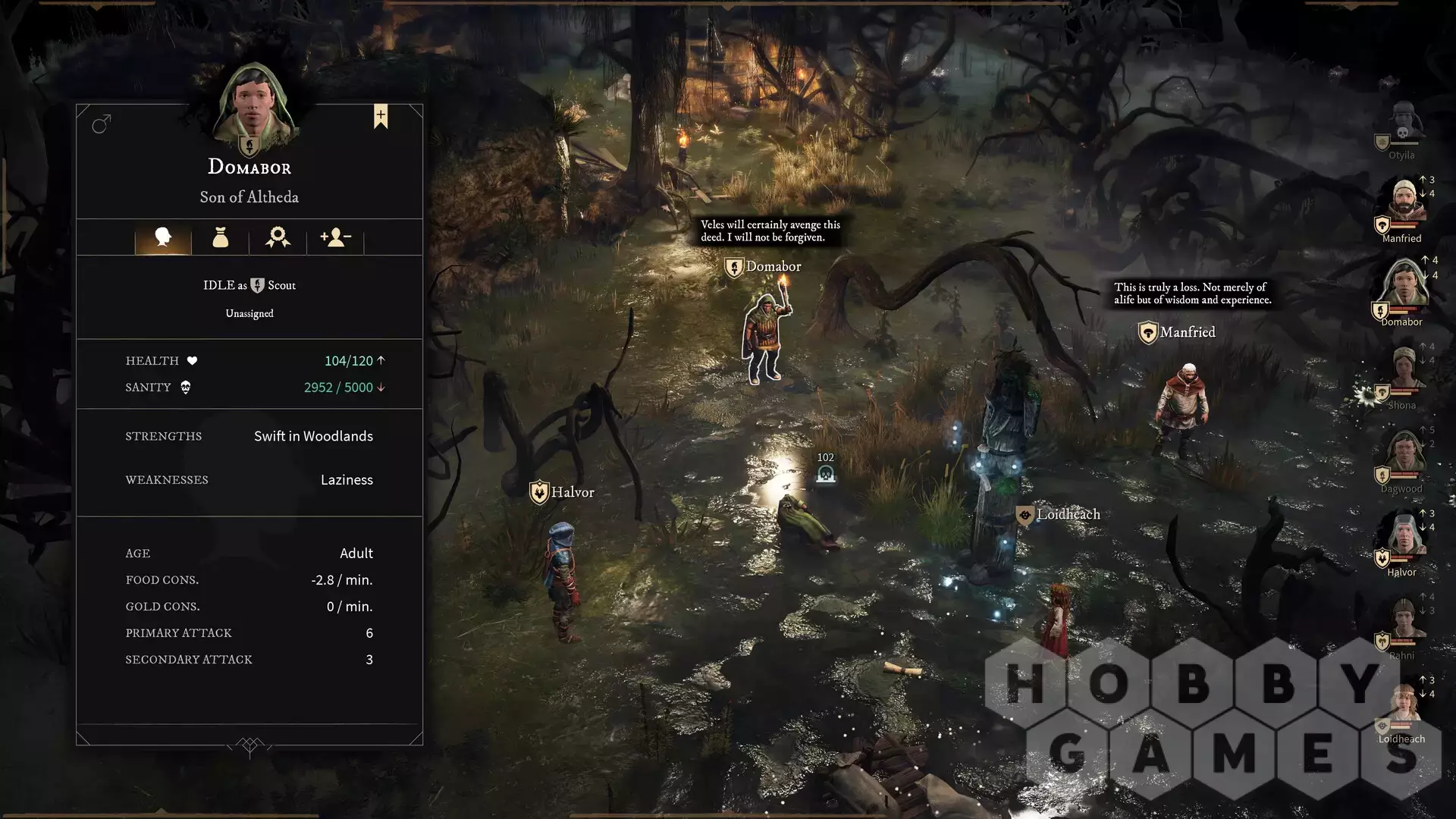Click the skull marker labeled 102

coord(826,474)
